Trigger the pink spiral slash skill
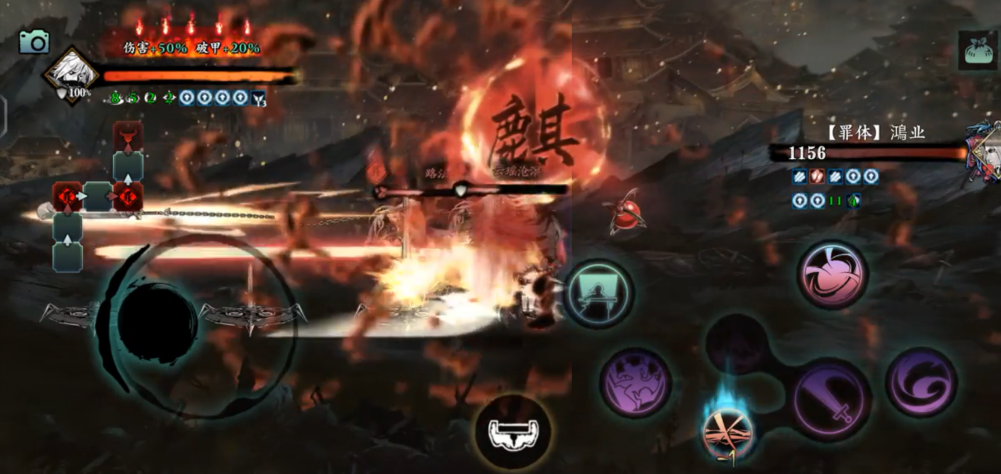The image size is (1001, 474). point(832,274)
